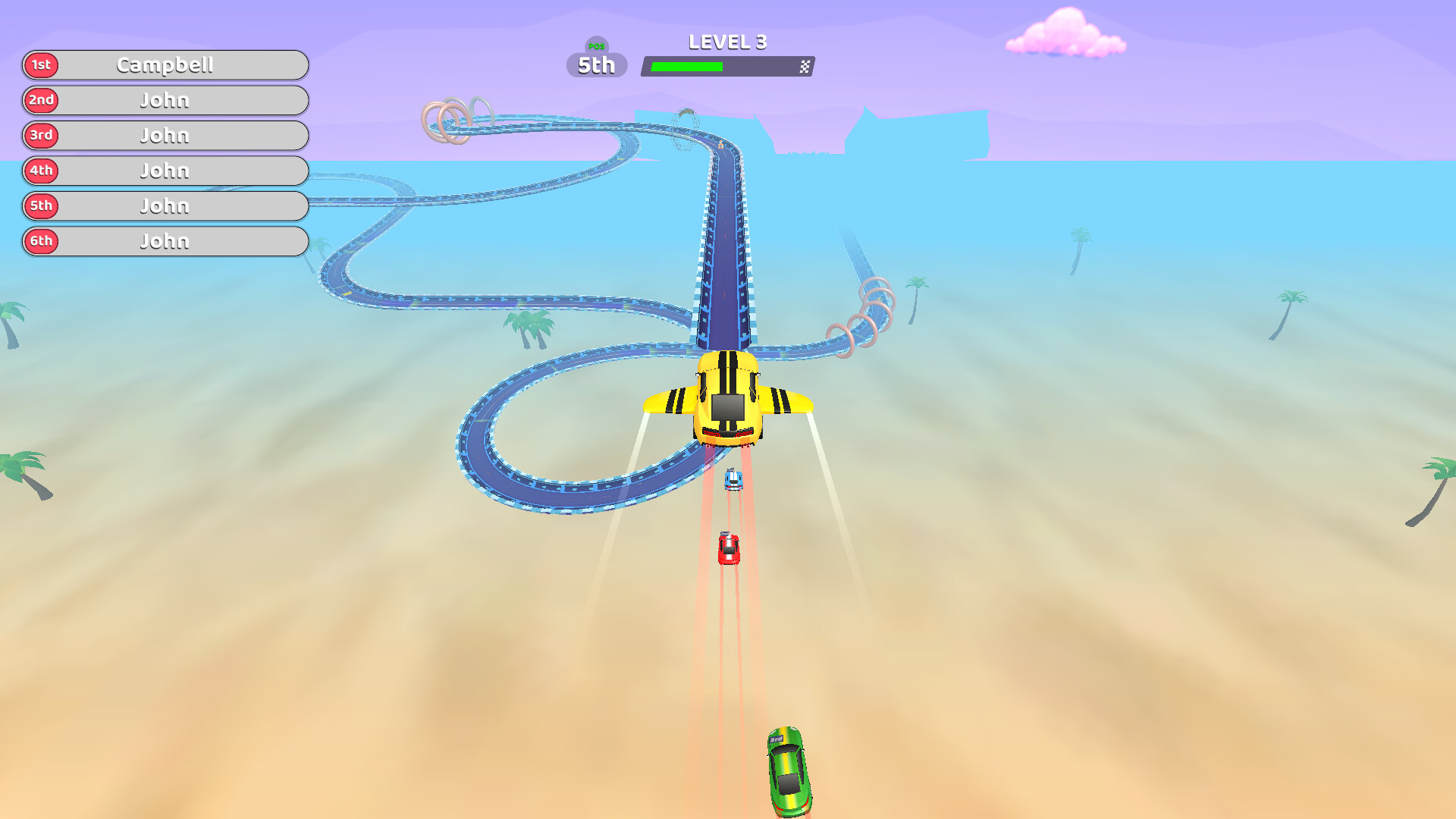Select the white car ahead of the player
1456x819 pixels.
point(732,479)
